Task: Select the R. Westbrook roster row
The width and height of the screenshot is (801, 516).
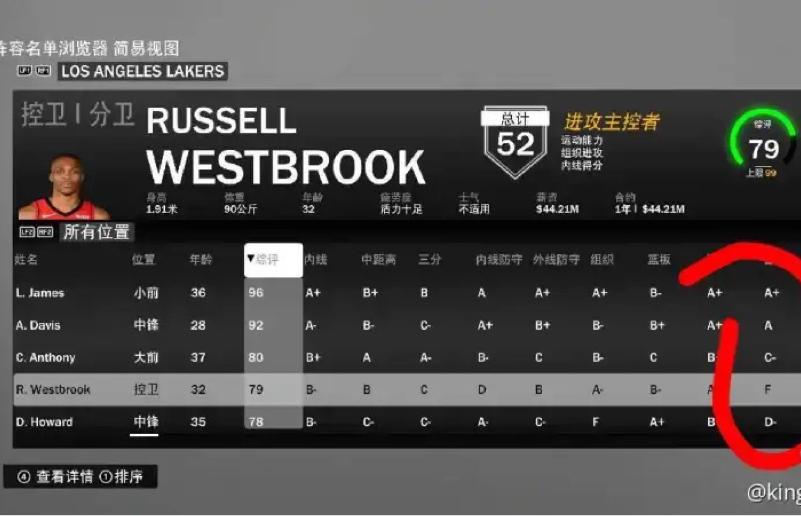Action: pyautogui.click(x=53, y=390)
